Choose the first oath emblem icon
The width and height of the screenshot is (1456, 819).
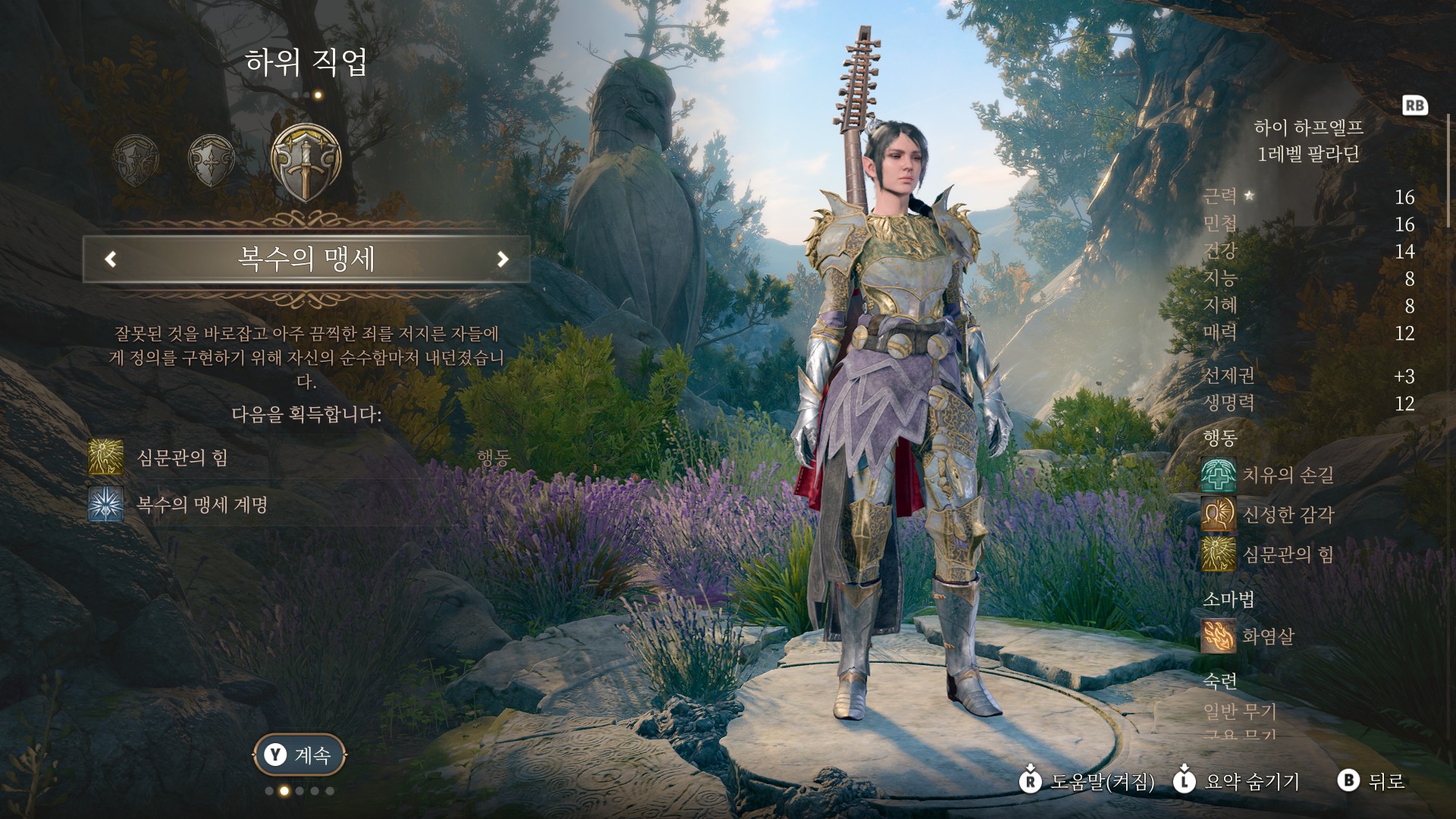click(x=136, y=160)
